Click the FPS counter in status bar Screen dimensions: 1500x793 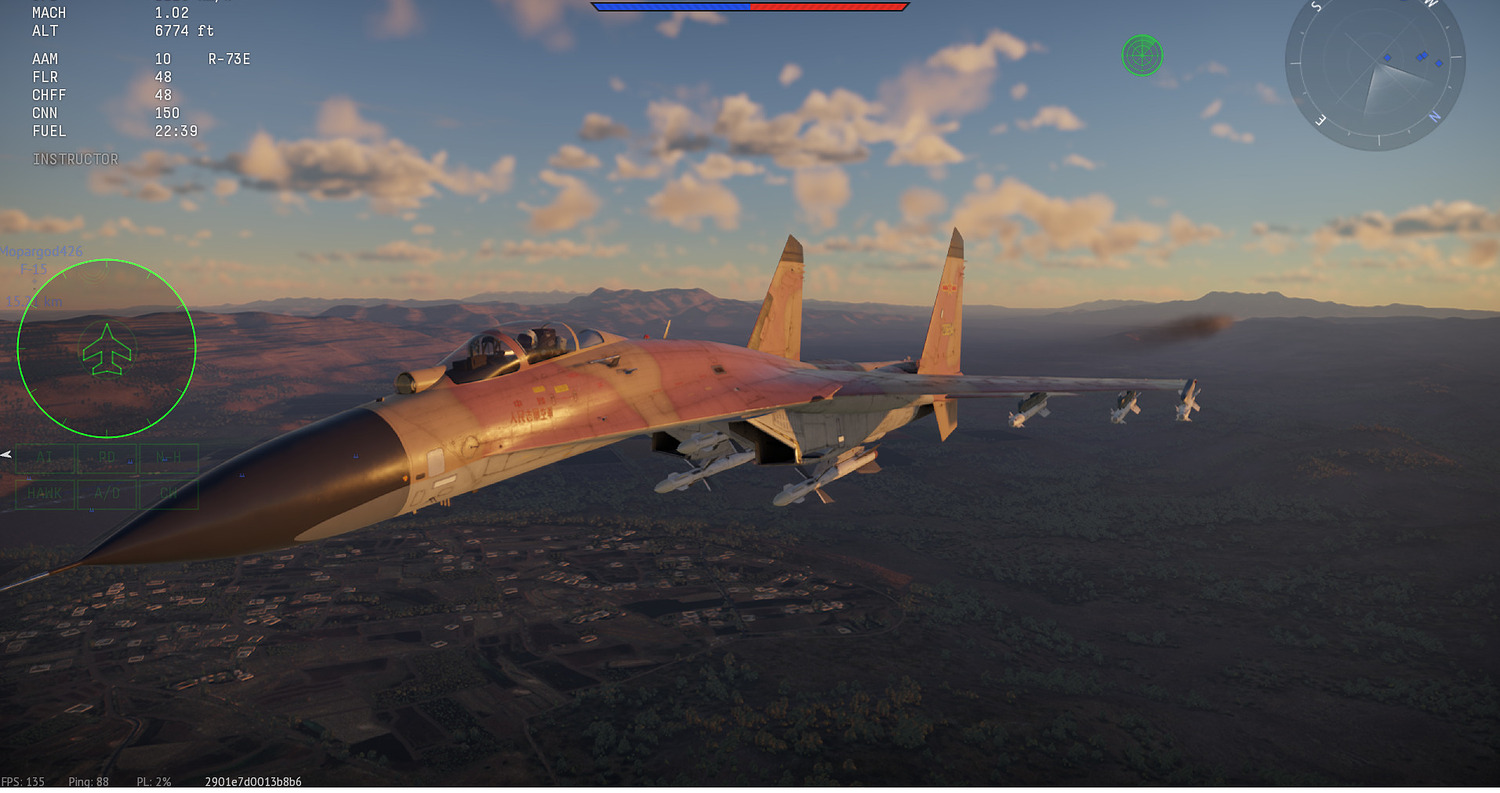(22, 781)
